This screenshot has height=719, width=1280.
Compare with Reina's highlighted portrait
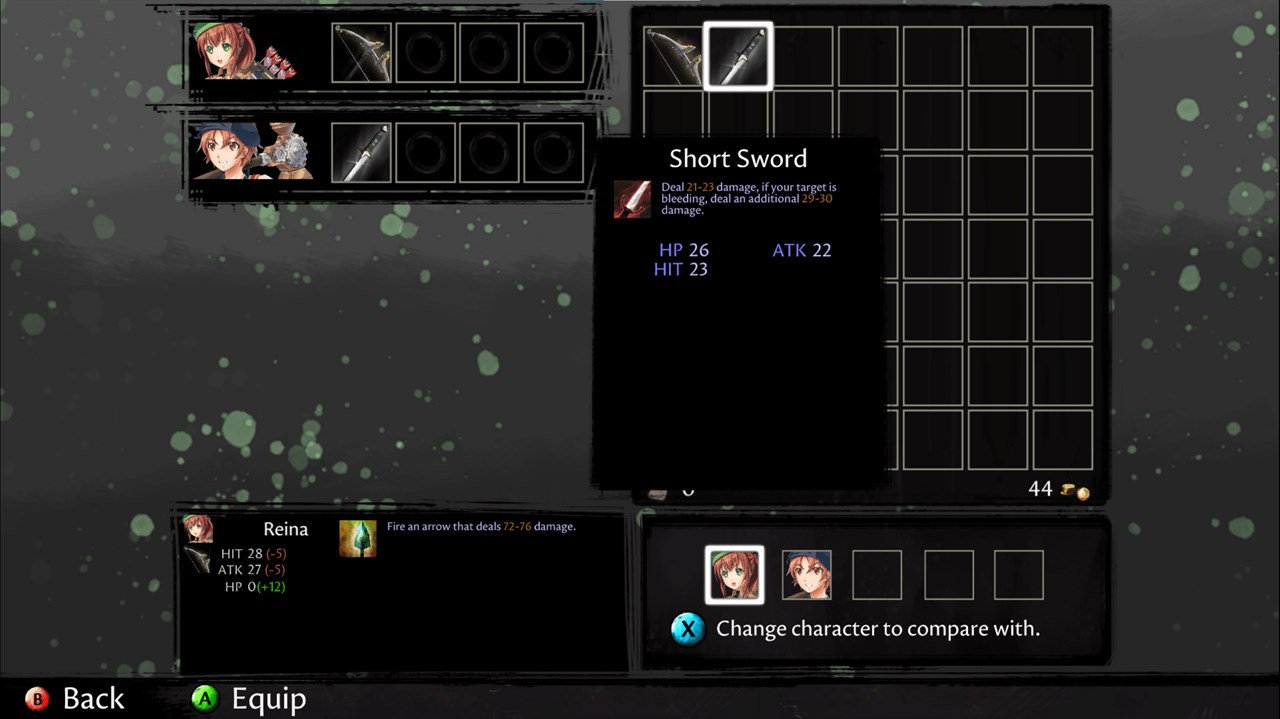734,575
